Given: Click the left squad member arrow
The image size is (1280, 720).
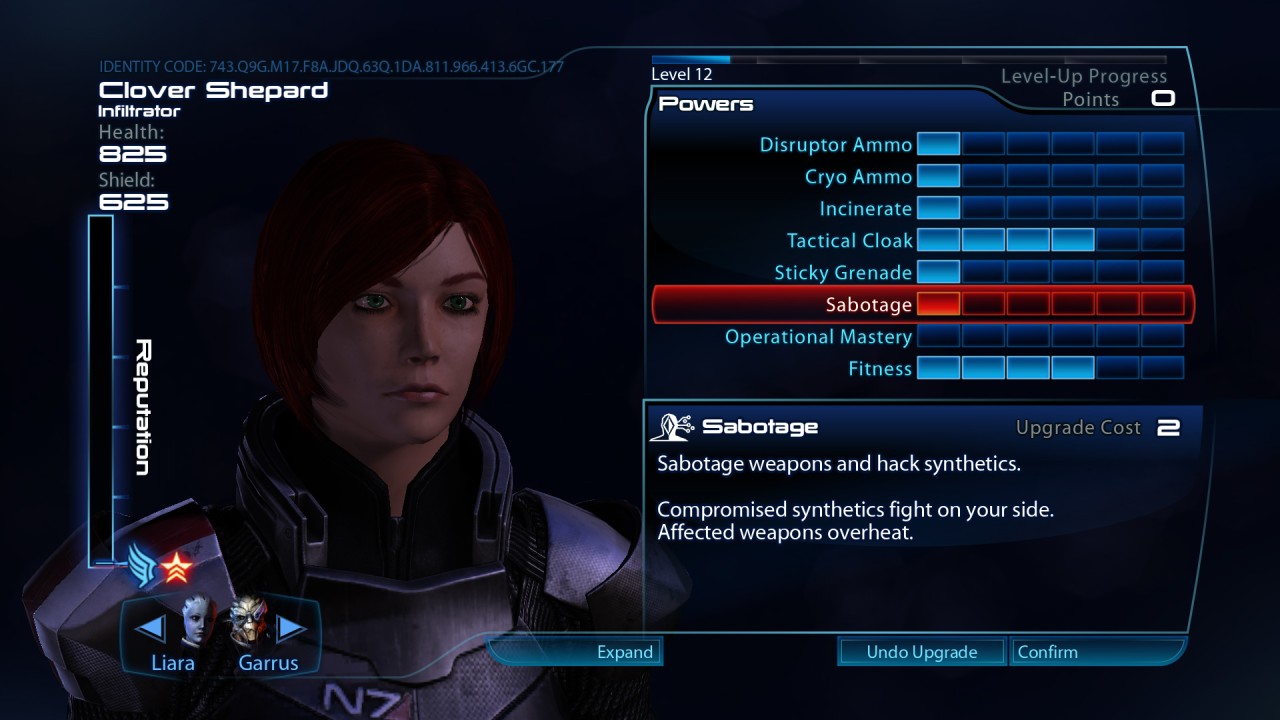Looking at the screenshot, I should point(150,628).
